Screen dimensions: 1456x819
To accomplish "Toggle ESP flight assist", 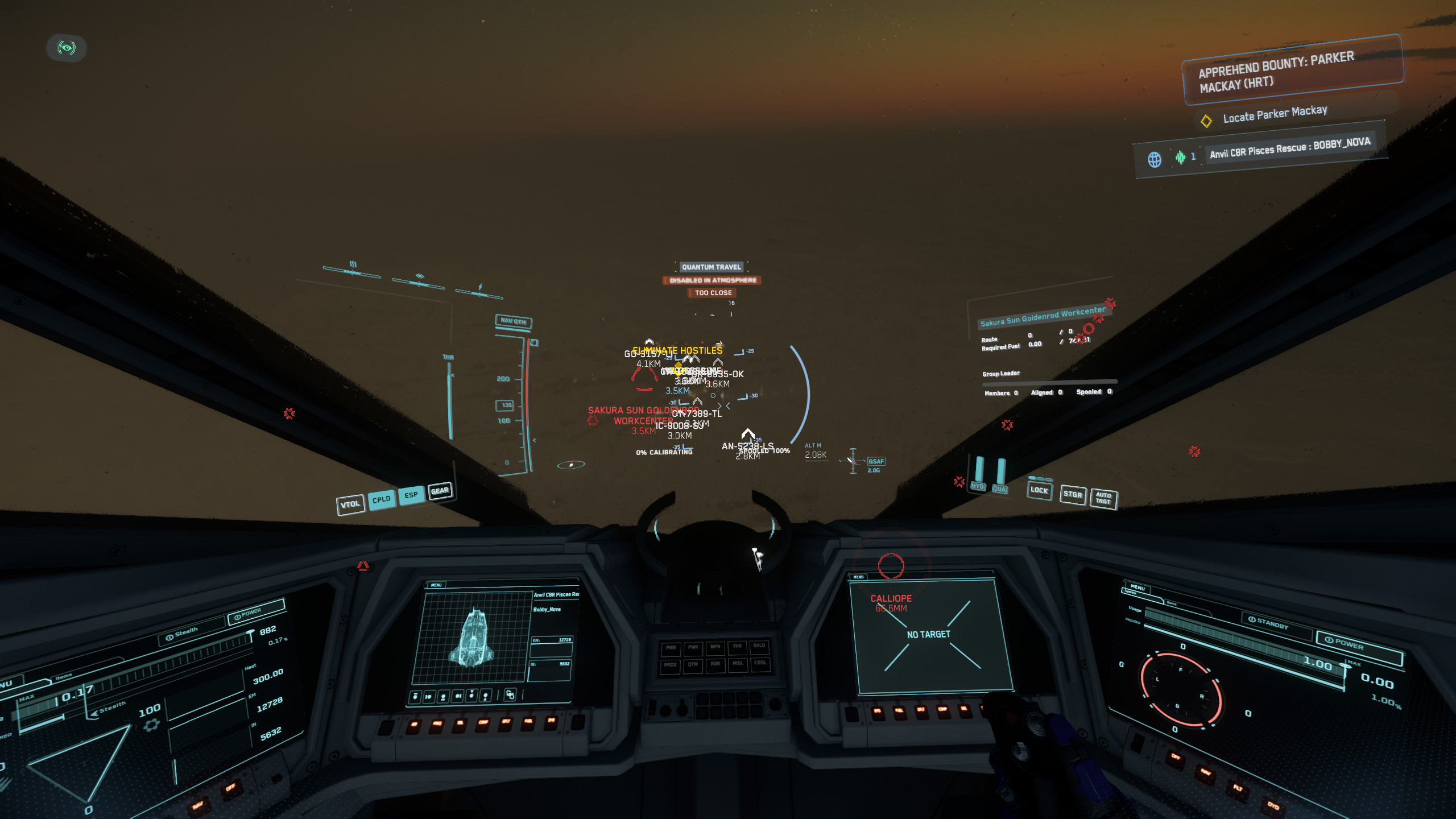I will pos(411,495).
